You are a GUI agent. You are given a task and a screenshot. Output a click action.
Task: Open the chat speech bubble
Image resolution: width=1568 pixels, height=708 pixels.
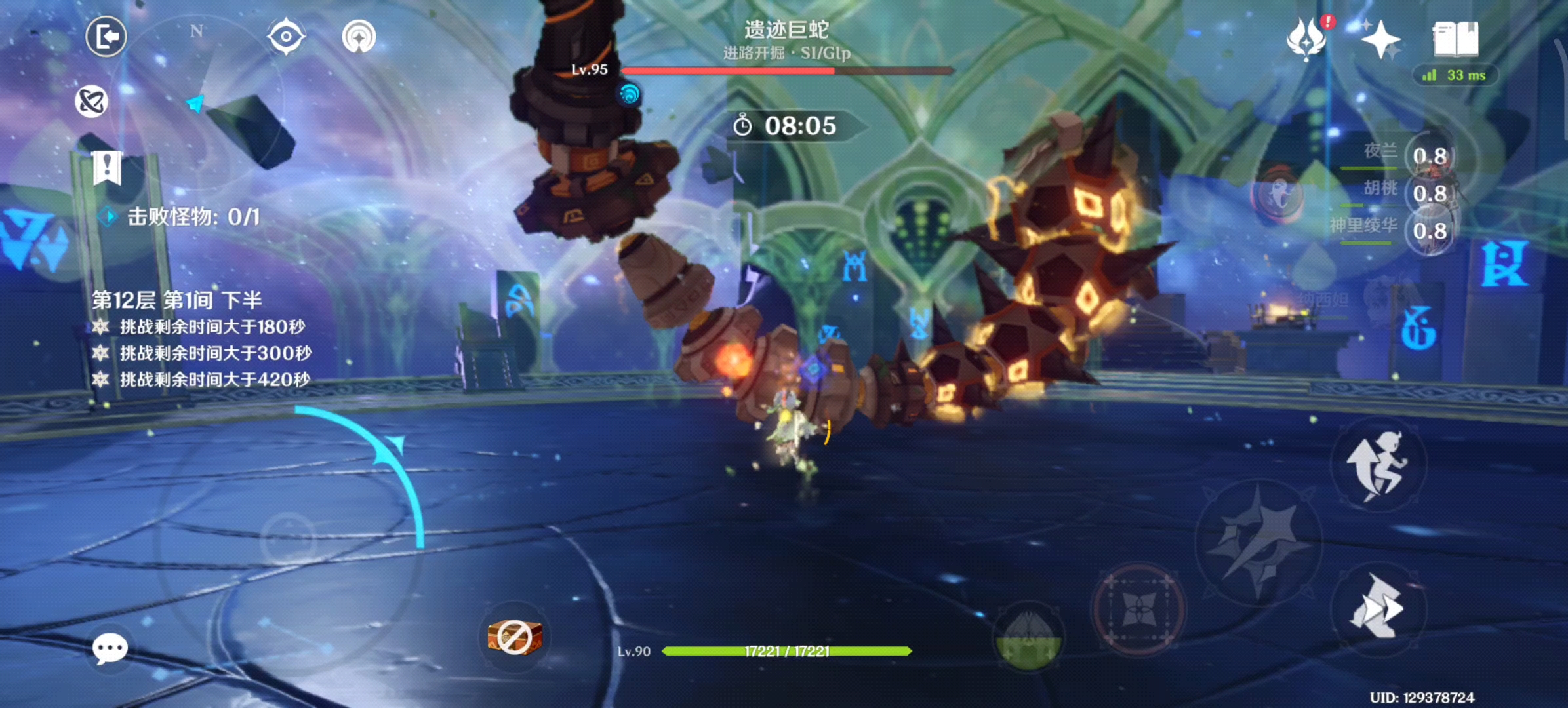[110, 648]
